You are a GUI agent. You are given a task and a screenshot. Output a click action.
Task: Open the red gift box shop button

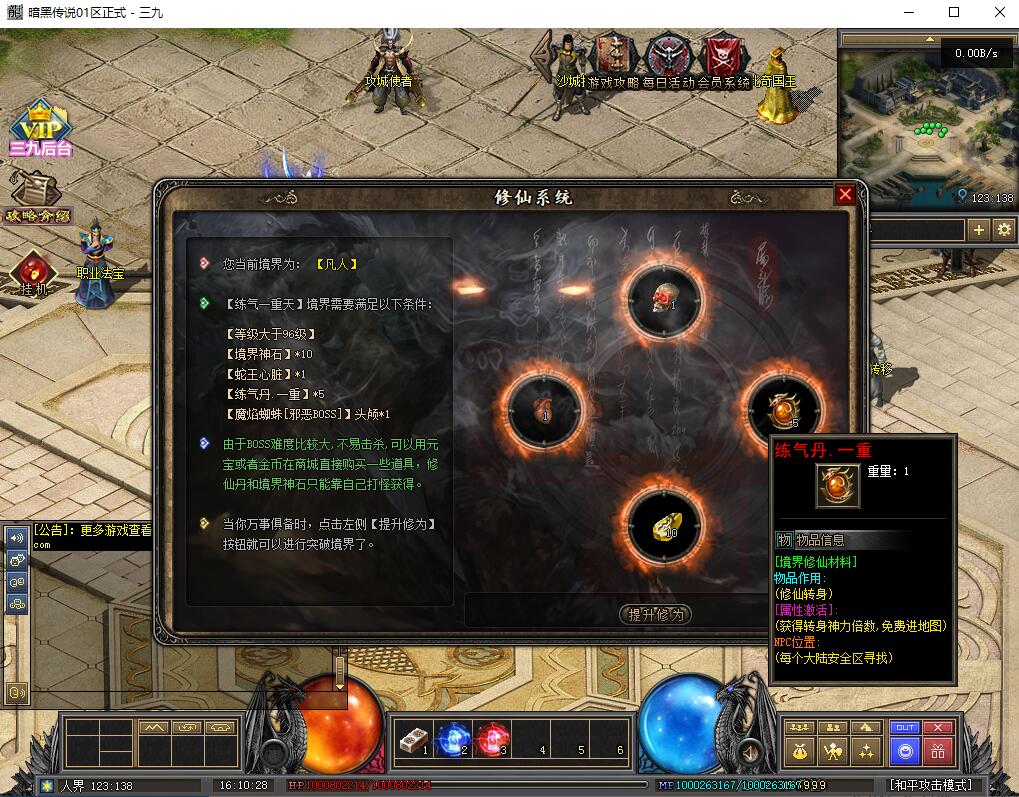click(x=938, y=750)
